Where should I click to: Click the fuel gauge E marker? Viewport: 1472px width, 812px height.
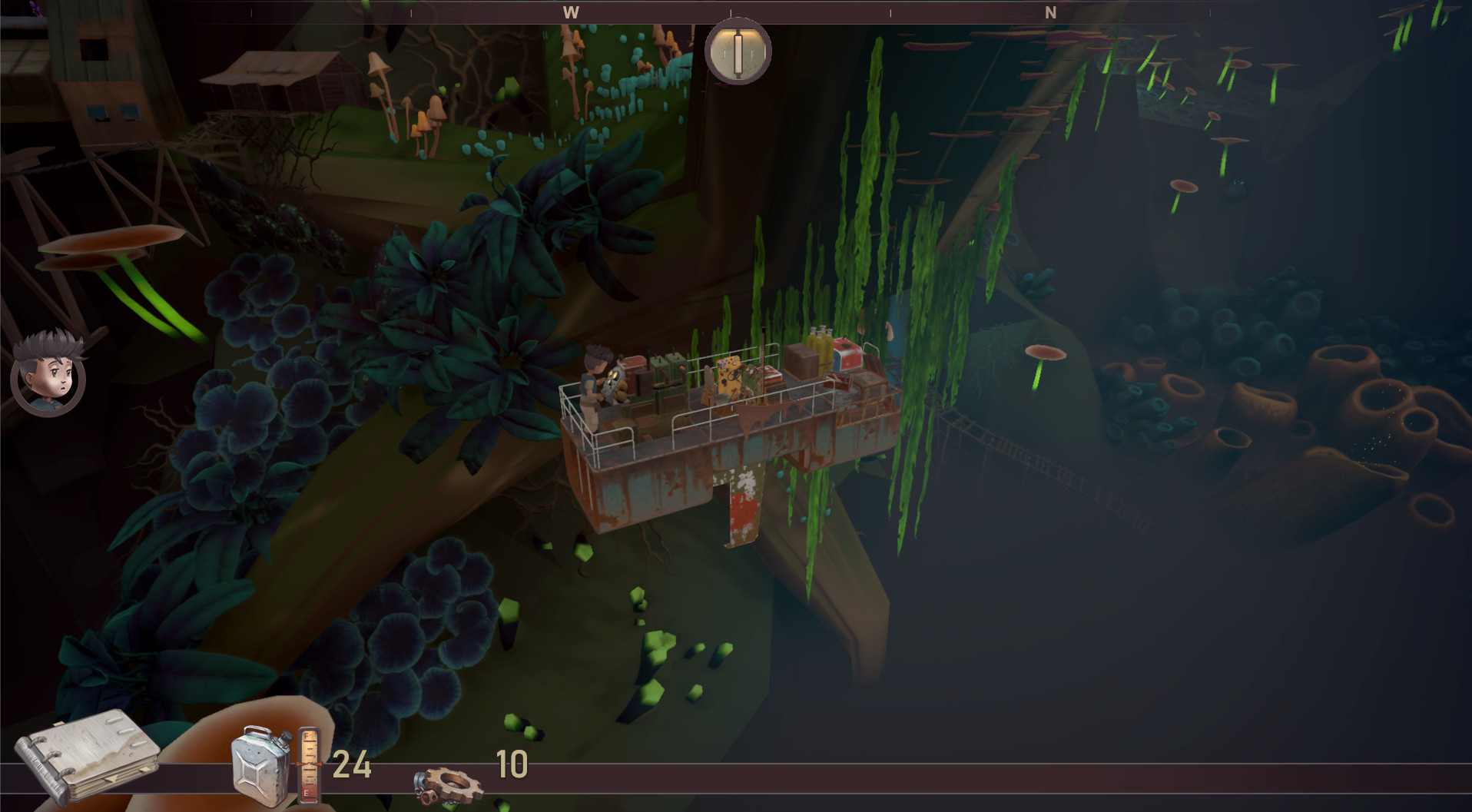(x=307, y=792)
